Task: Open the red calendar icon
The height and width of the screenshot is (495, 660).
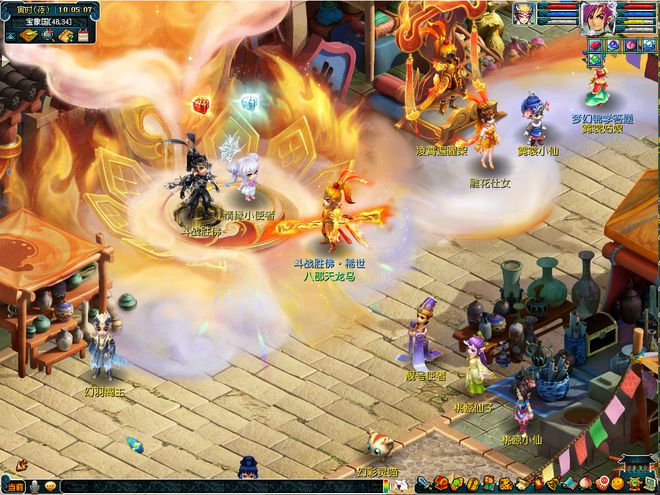Action: [x=82, y=36]
